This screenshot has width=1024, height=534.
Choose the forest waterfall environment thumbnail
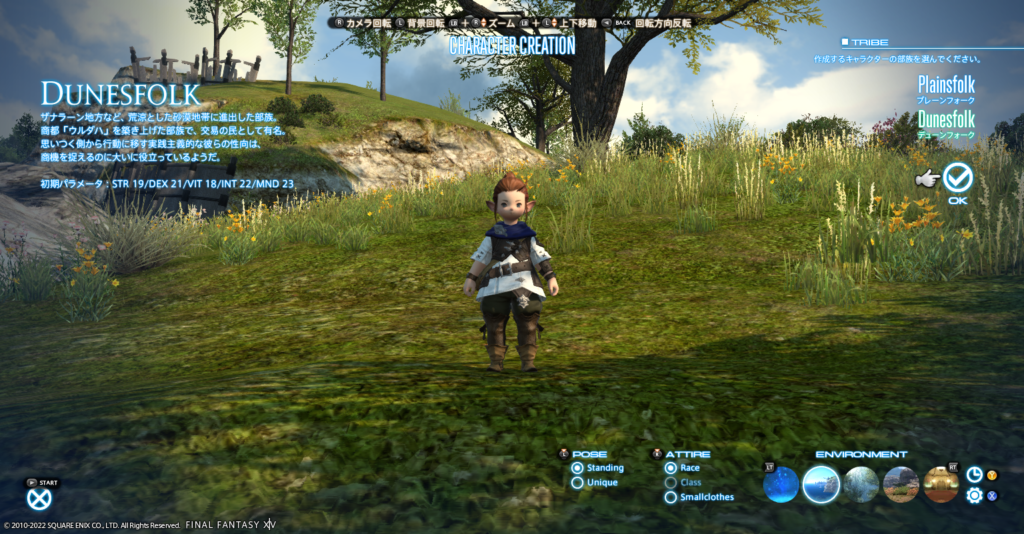[x=861, y=485]
